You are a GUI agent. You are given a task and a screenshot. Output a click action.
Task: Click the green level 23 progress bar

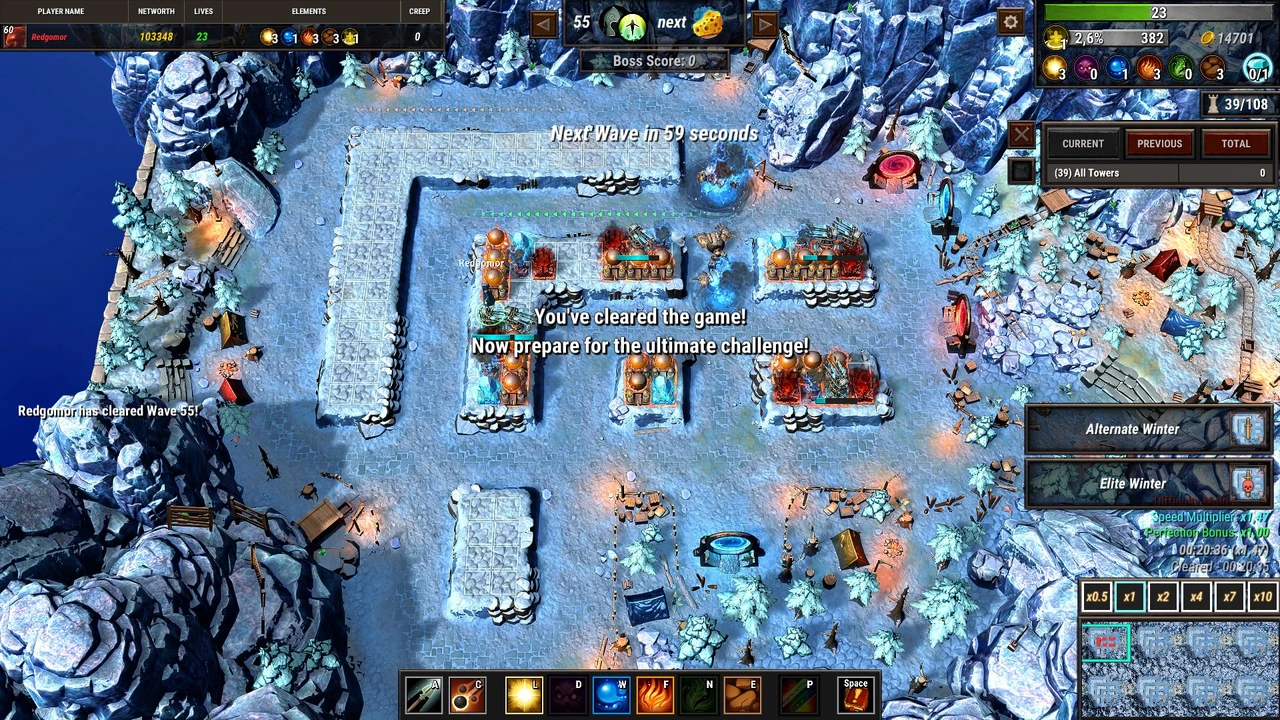click(1100, 13)
